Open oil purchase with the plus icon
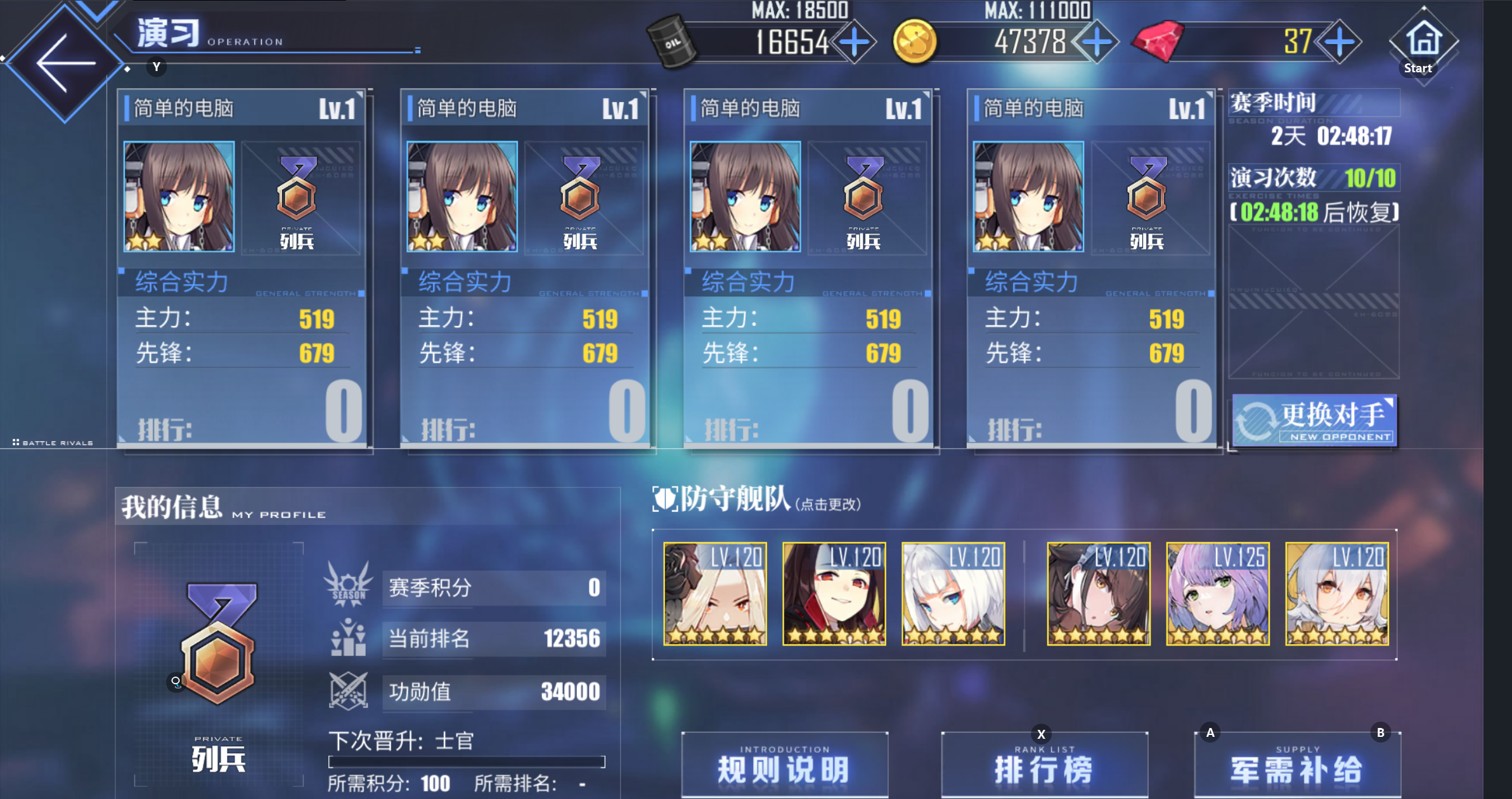 (855, 42)
